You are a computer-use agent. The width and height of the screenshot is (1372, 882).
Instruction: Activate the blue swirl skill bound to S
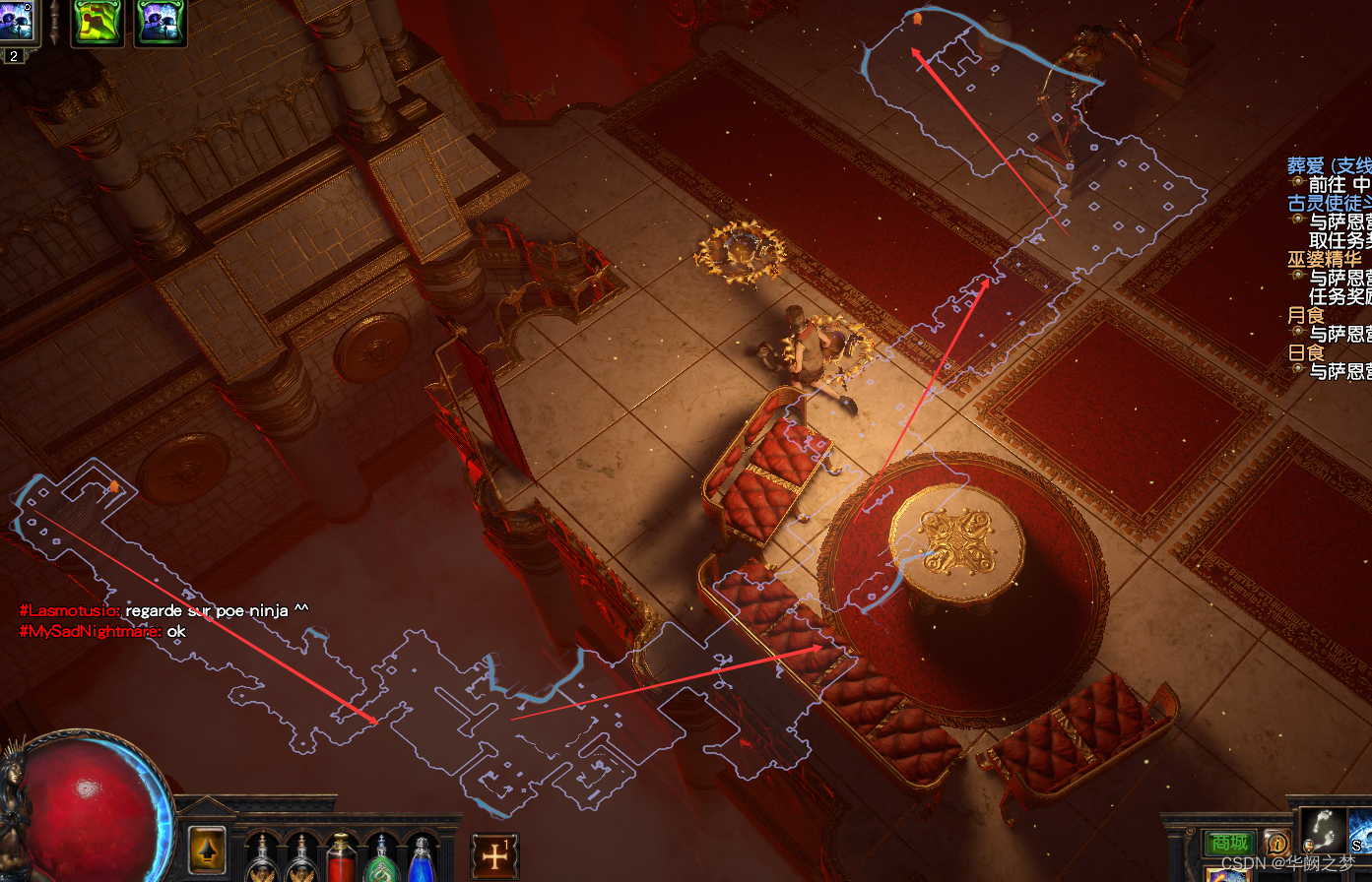coord(1360,832)
